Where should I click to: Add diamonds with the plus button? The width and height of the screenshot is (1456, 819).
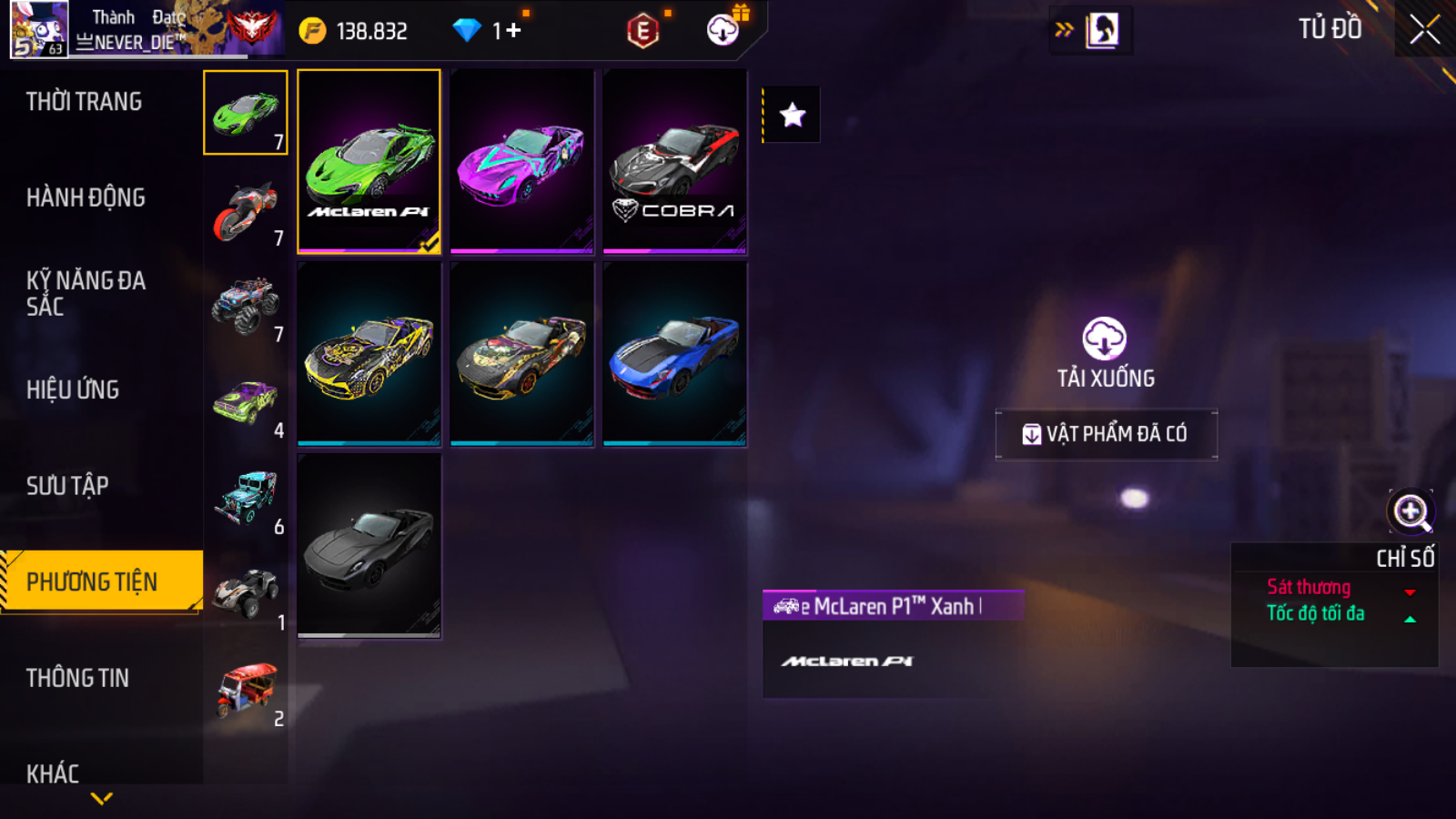click(x=514, y=30)
